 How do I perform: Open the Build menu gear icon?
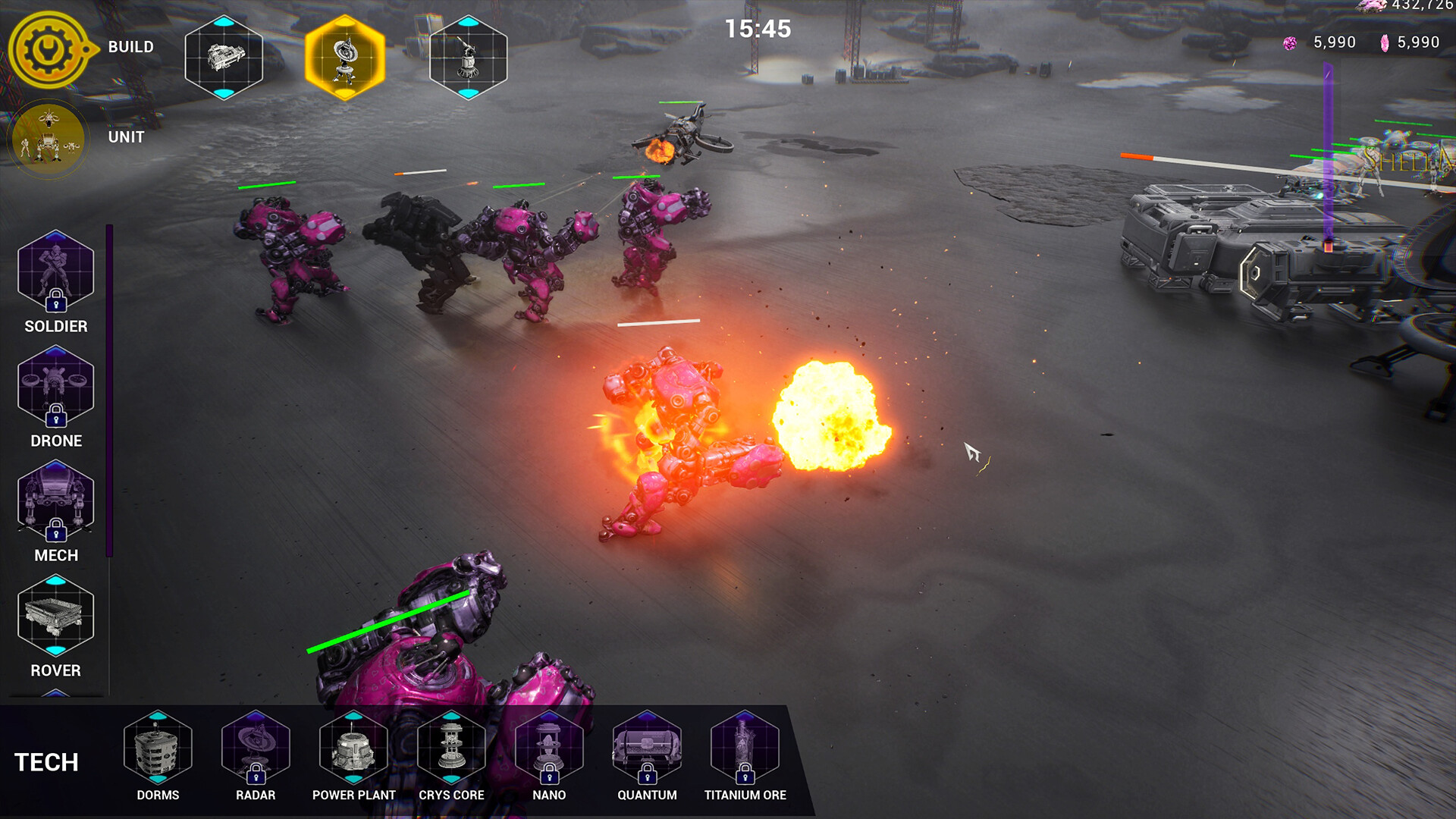pos(50,49)
